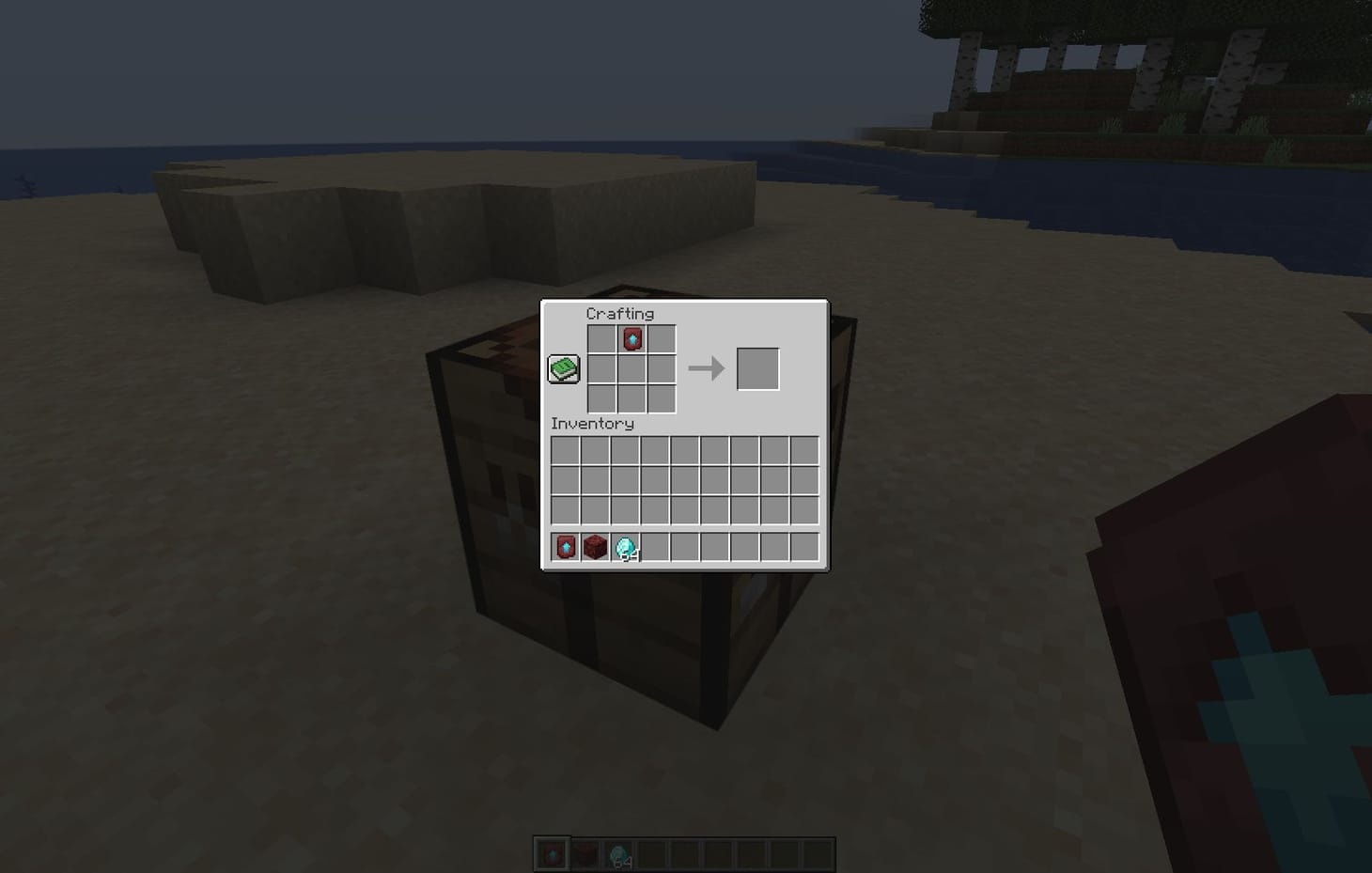Click the crafting arrow indicator
The width and height of the screenshot is (1372, 873).
[x=705, y=370]
